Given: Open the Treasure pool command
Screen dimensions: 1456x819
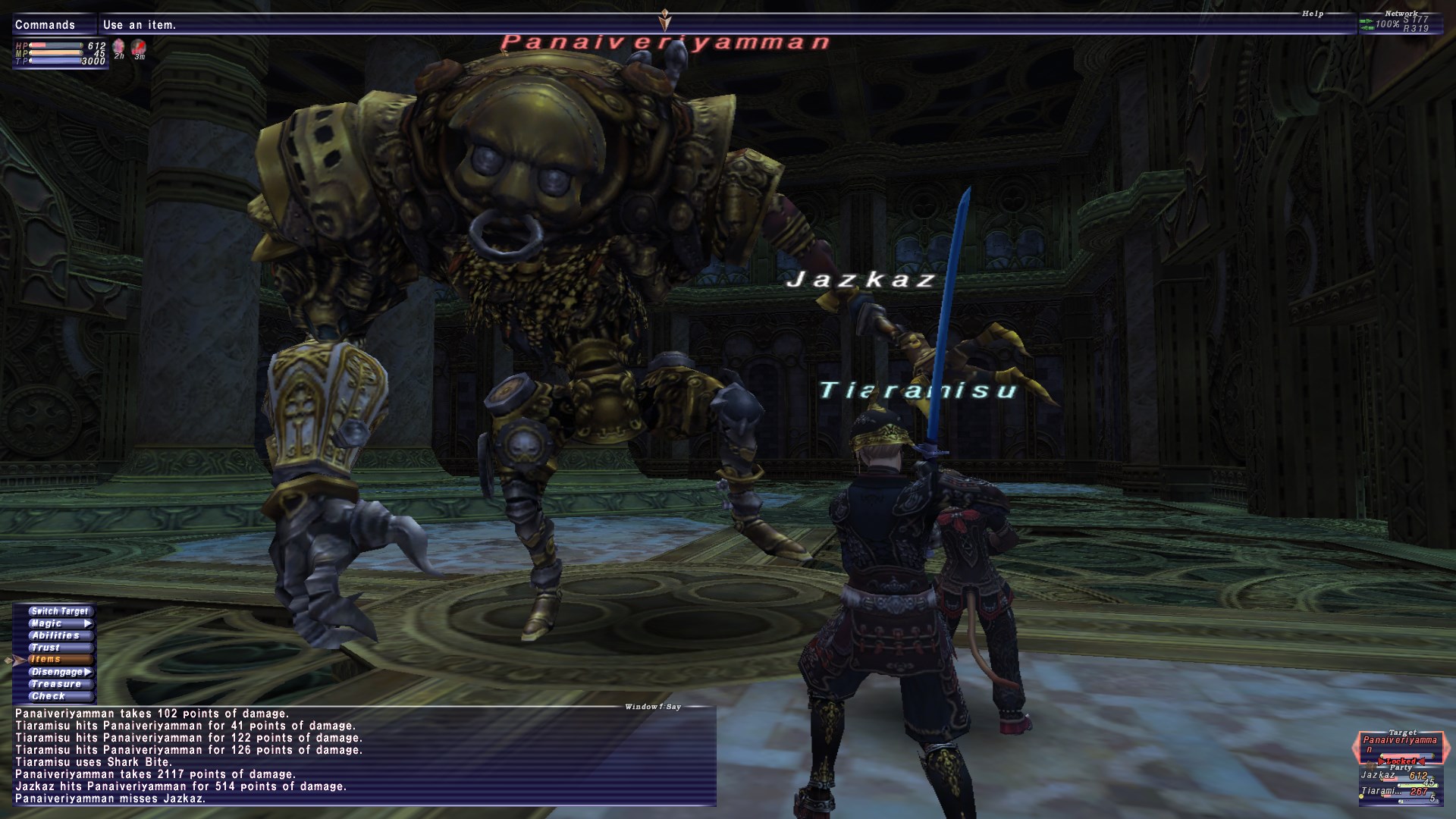Looking at the screenshot, I should pos(56,684).
